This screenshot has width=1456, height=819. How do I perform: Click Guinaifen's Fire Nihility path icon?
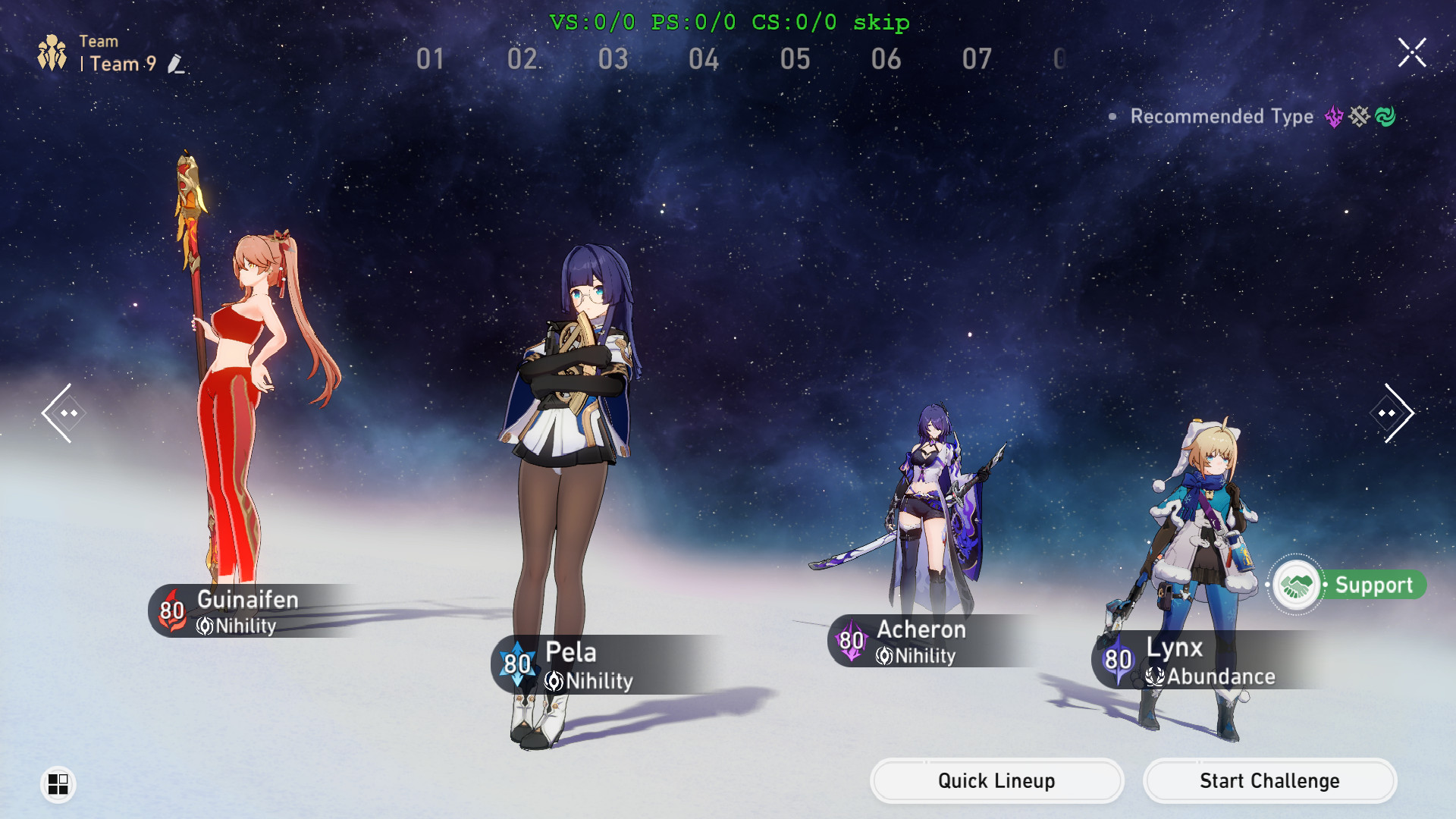pyautogui.click(x=203, y=626)
